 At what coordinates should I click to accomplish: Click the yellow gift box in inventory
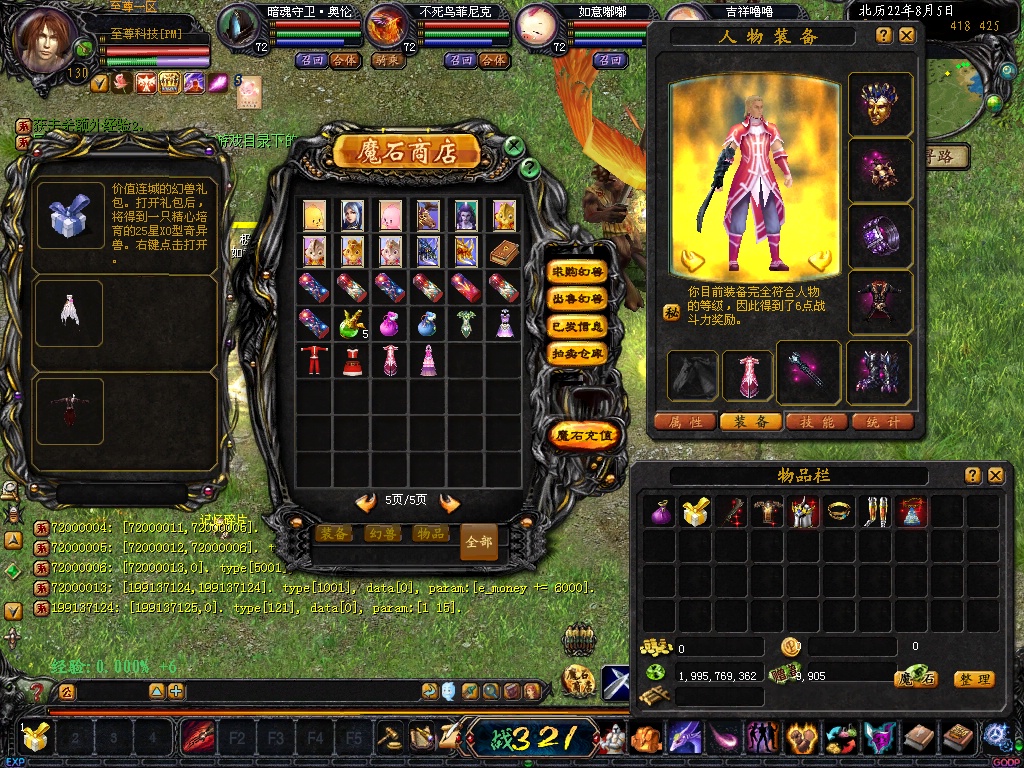pos(695,512)
